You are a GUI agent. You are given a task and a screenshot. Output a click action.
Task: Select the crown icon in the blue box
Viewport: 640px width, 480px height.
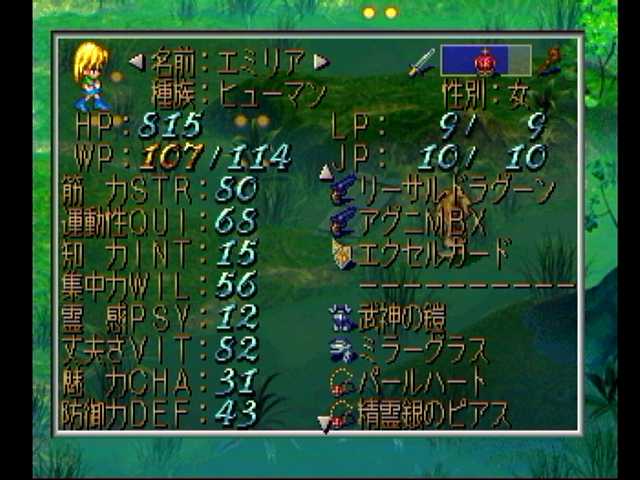pos(485,61)
